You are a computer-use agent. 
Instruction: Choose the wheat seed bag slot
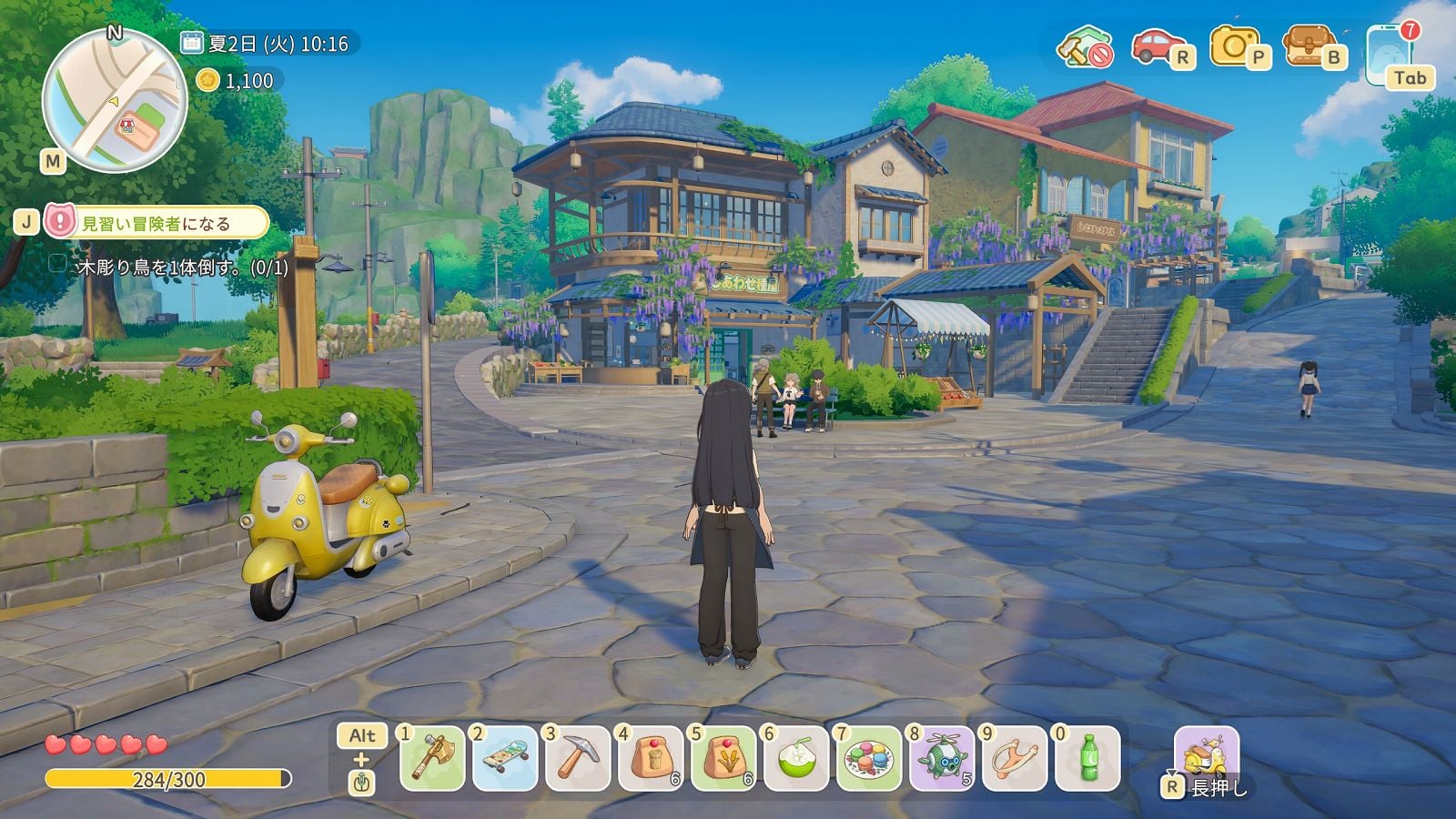tap(723, 758)
